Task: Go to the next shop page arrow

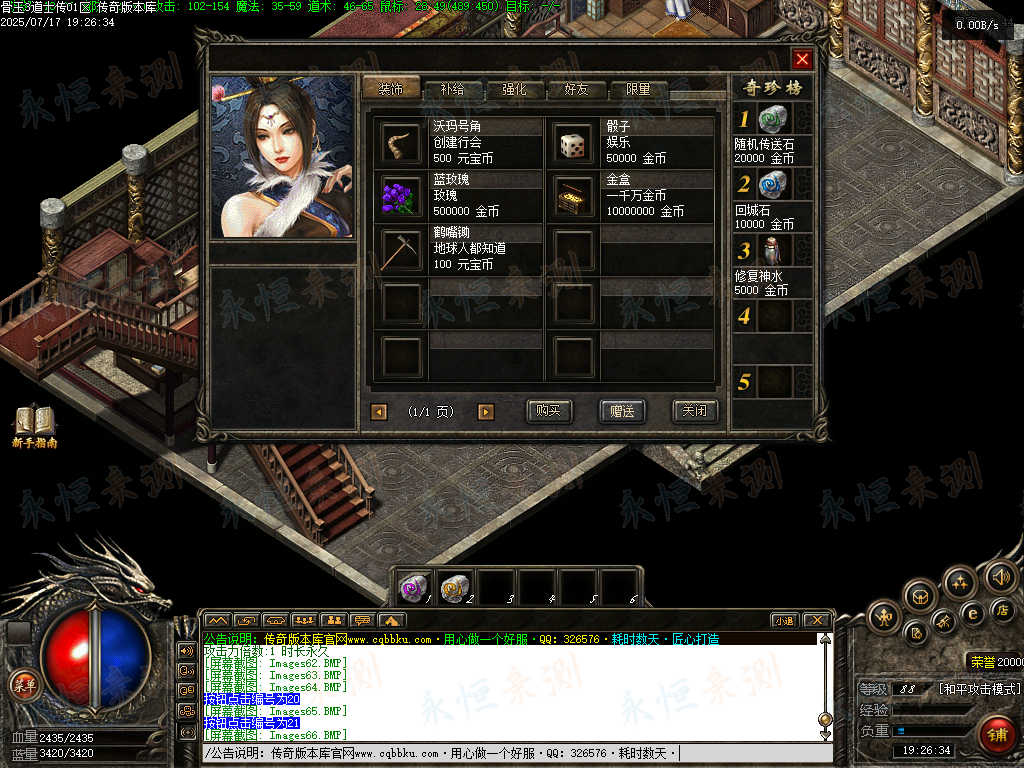Action: (486, 412)
